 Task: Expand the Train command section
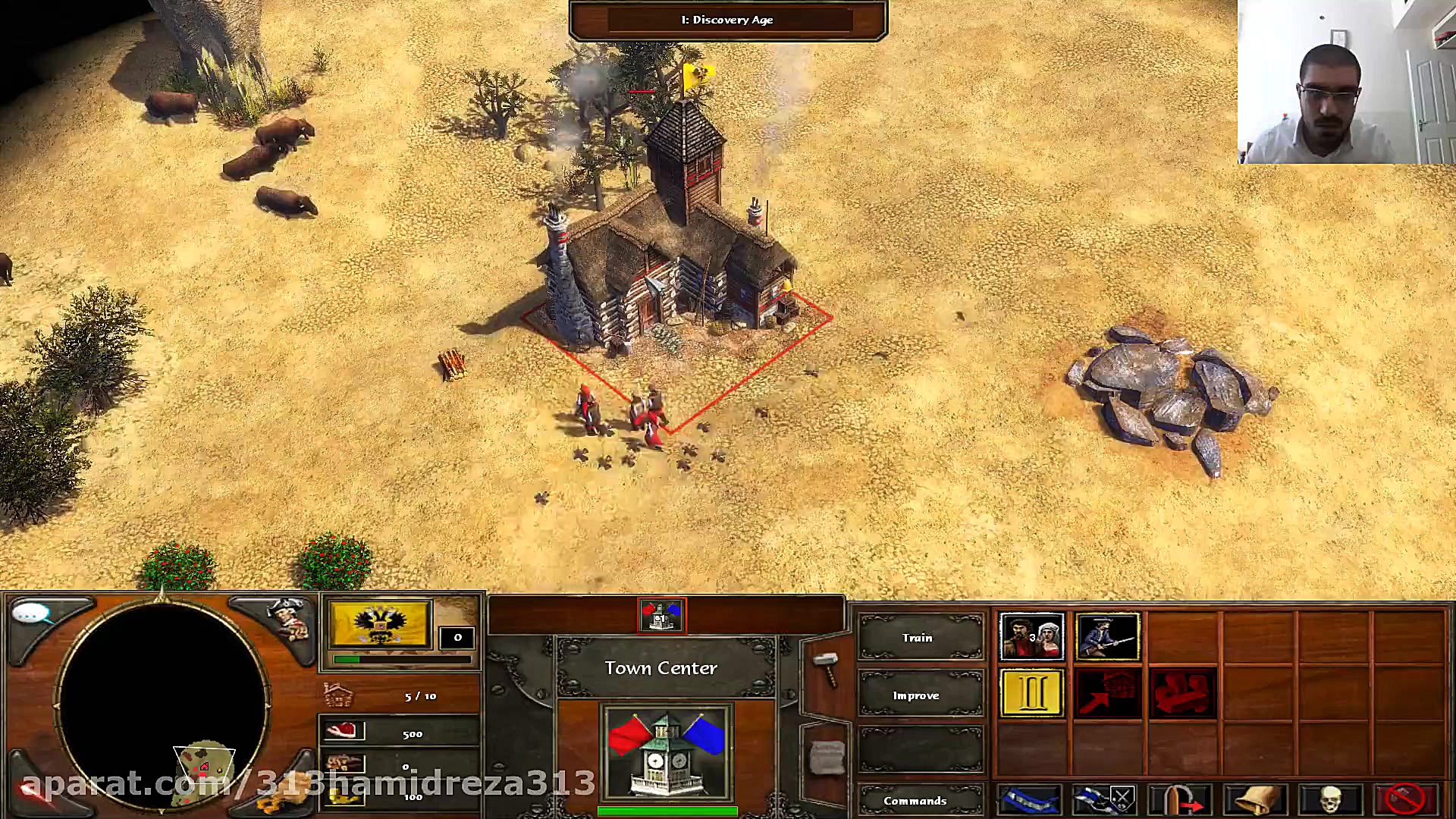[x=918, y=638]
